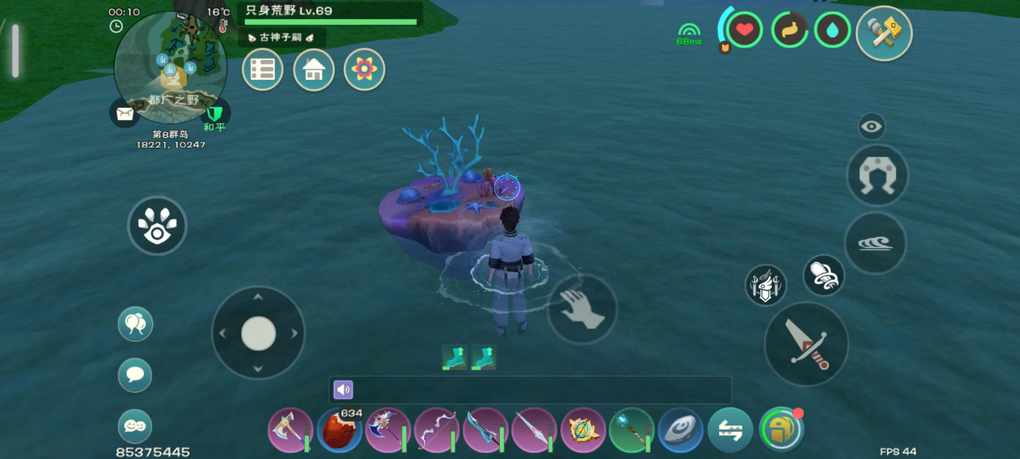
Task: Toggle the eye visibility button
Action: pos(872,126)
